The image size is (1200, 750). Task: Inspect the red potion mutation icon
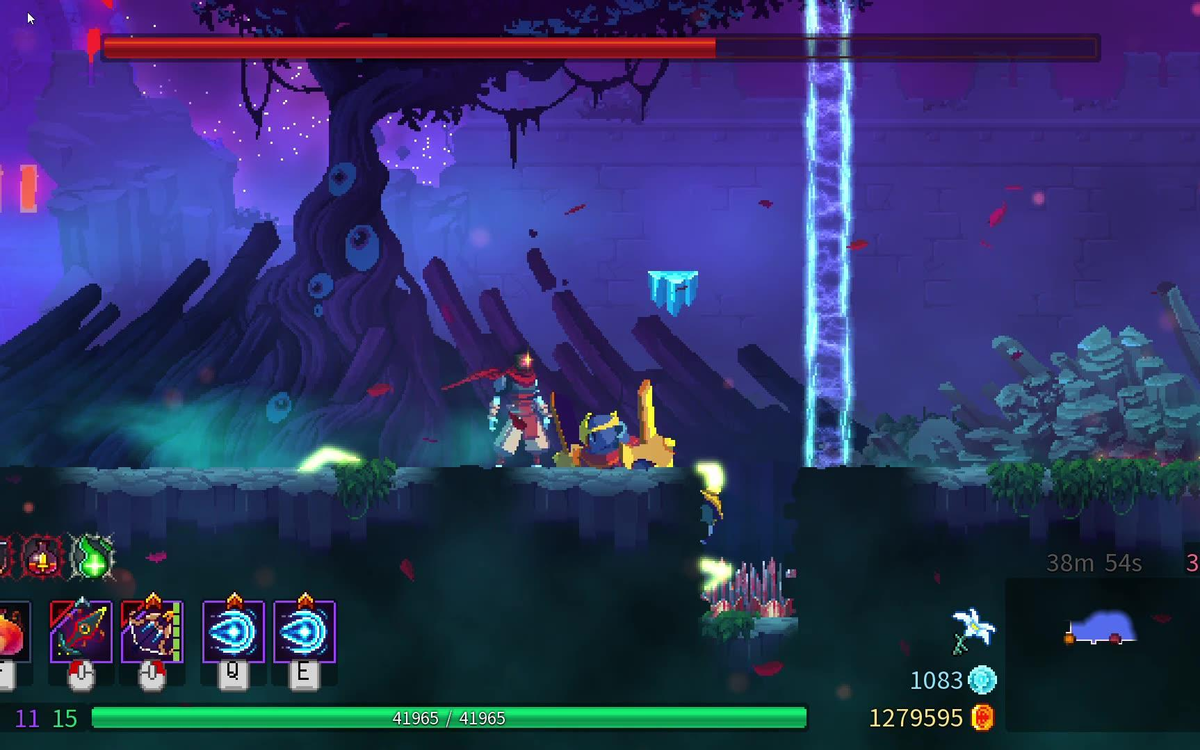click(45, 557)
